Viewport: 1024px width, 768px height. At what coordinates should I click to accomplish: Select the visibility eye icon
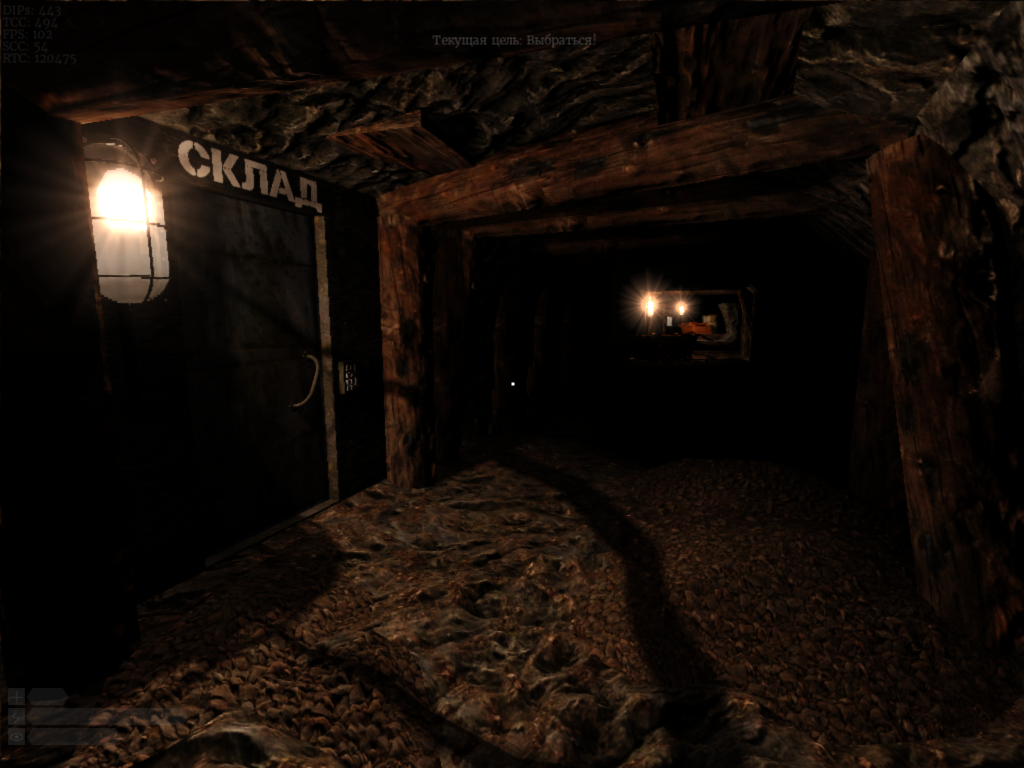click(x=16, y=736)
